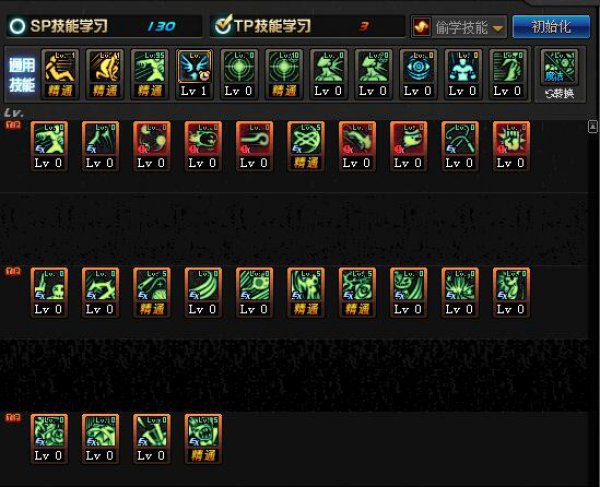The width and height of the screenshot is (600, 487).
Task: Open the 偷学技能 dropdown
Action: (x=459, y=27)
